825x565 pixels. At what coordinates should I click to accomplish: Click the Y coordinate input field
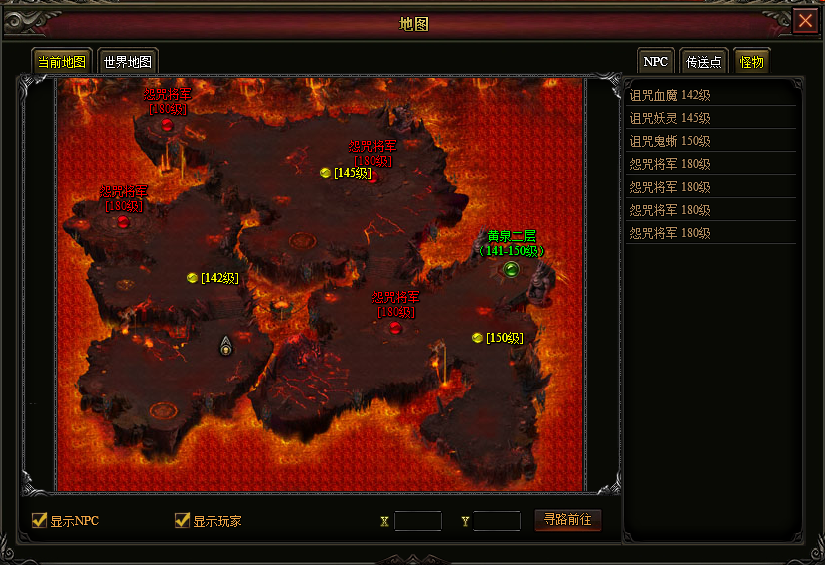(x=497, y=521)
